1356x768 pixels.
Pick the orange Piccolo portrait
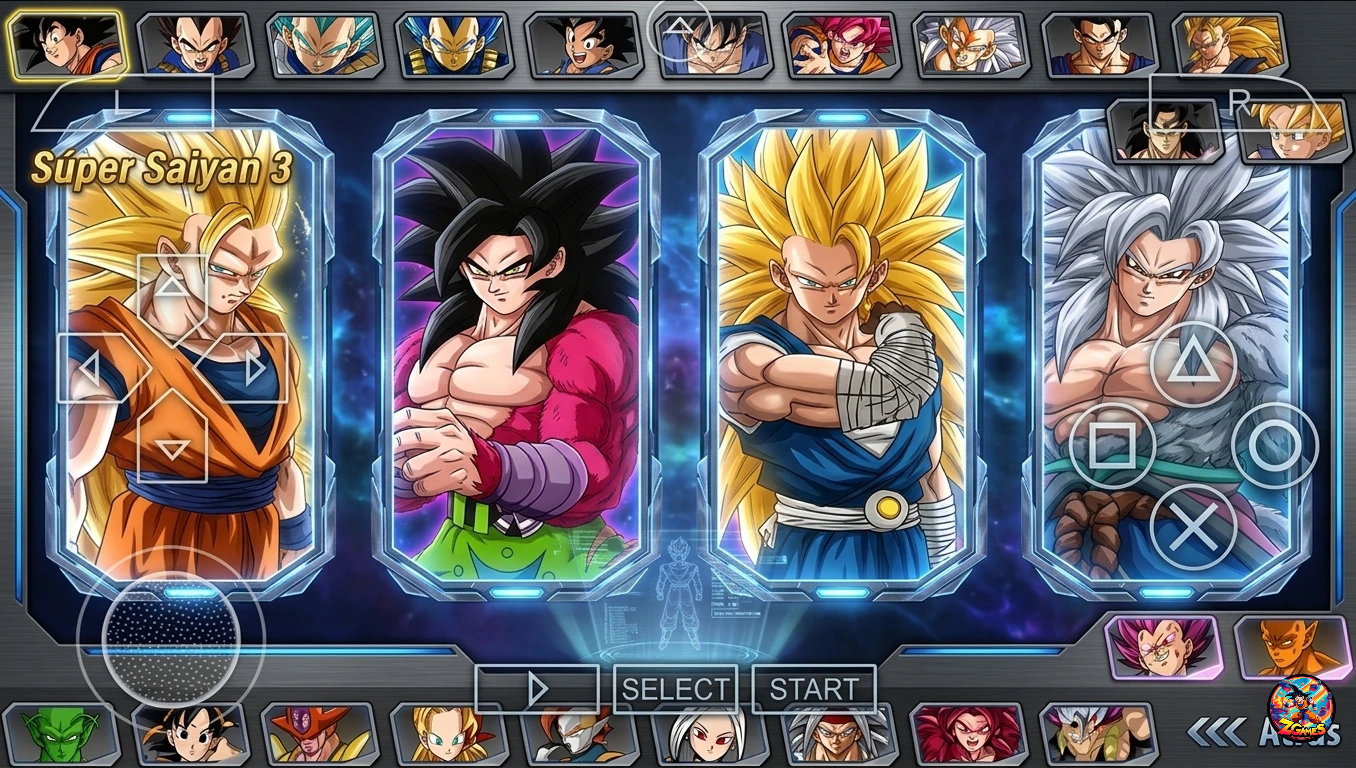click(1292, 648)
